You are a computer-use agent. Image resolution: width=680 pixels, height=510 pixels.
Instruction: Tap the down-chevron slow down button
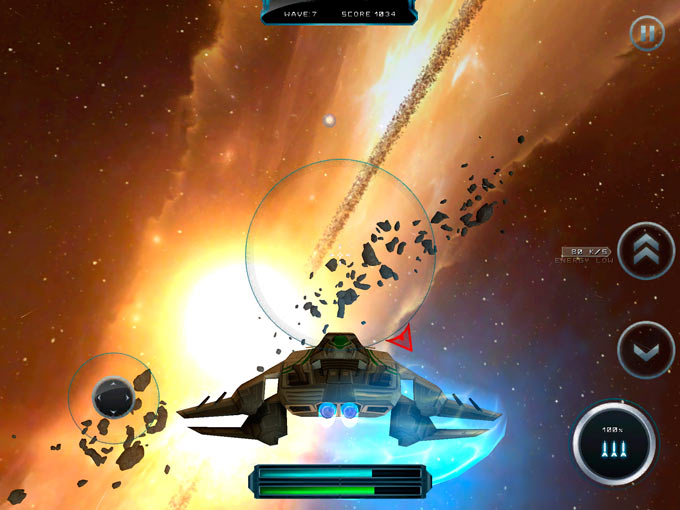pyautogui.click(x=646, y=349)
